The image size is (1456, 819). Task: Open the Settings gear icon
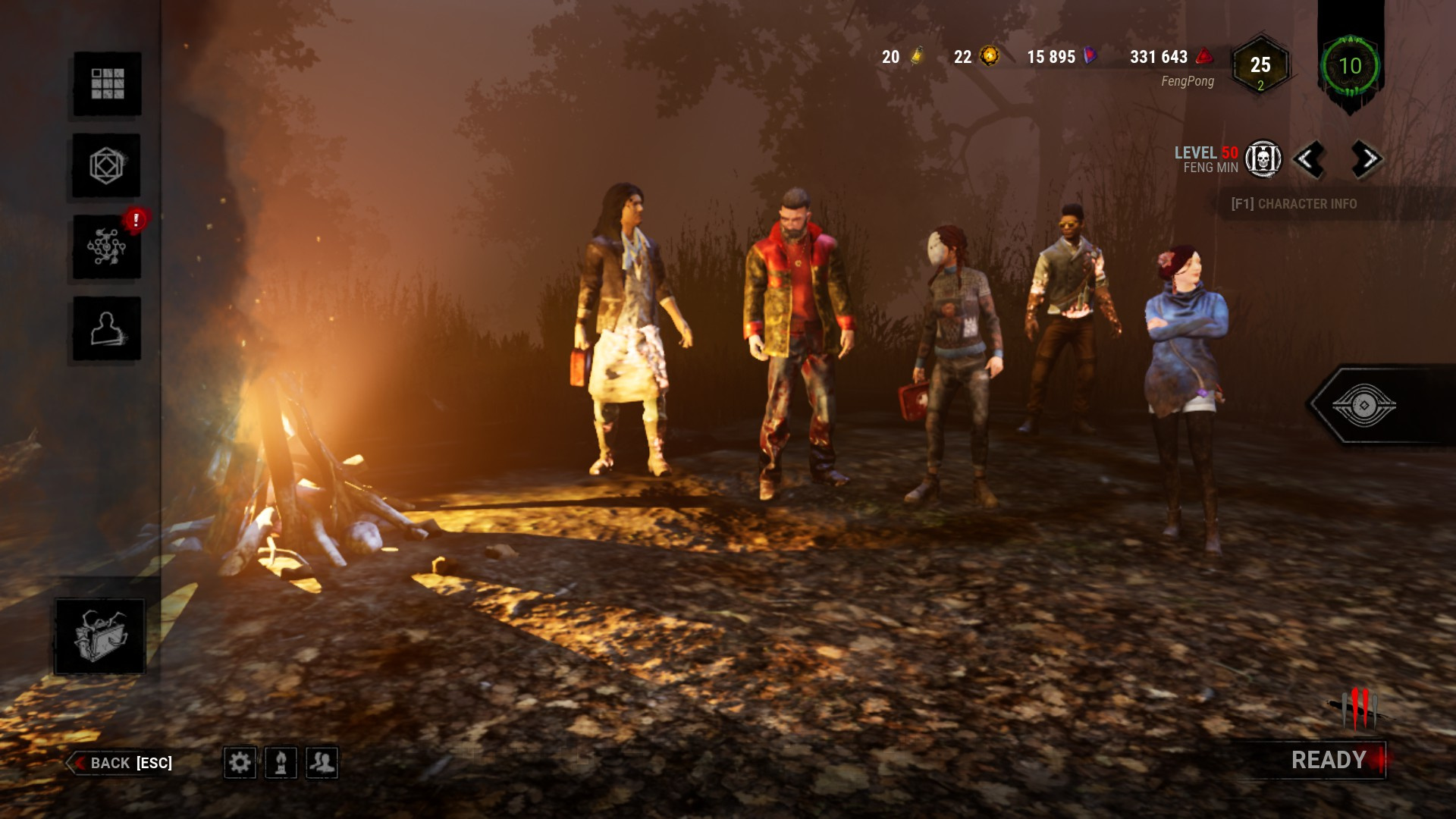240,763
